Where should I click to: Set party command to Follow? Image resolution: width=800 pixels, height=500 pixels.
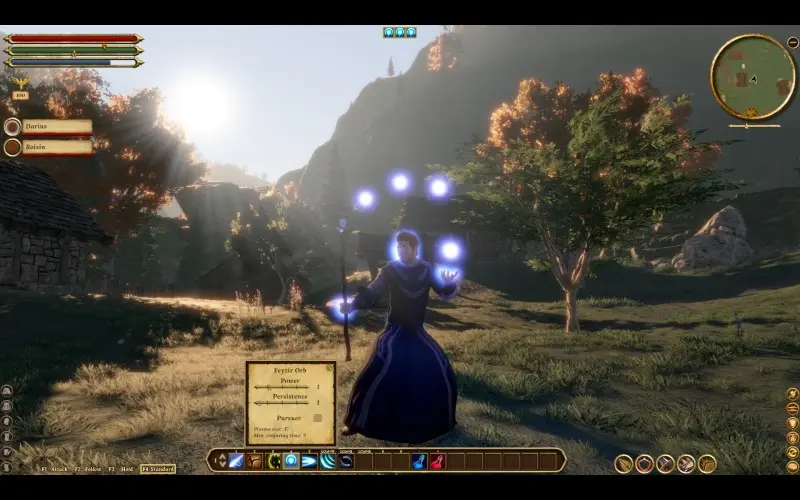tap(89, 468)
